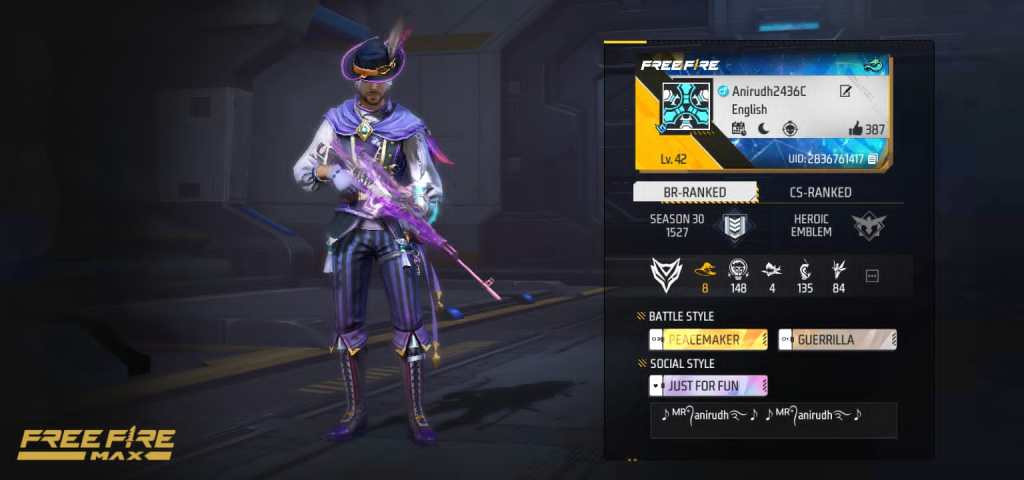Open the blue badge on the banner corner

click(873, 64)
